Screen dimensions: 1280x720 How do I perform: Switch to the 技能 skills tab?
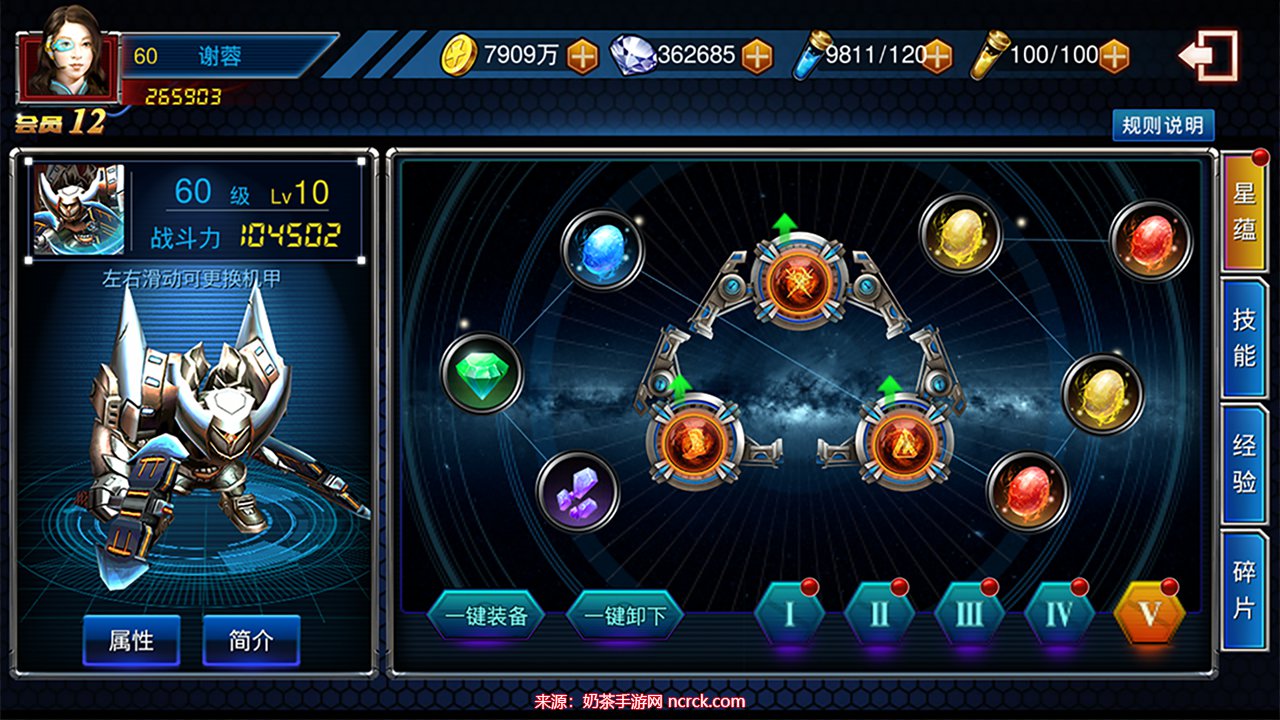pos(1244,338)
